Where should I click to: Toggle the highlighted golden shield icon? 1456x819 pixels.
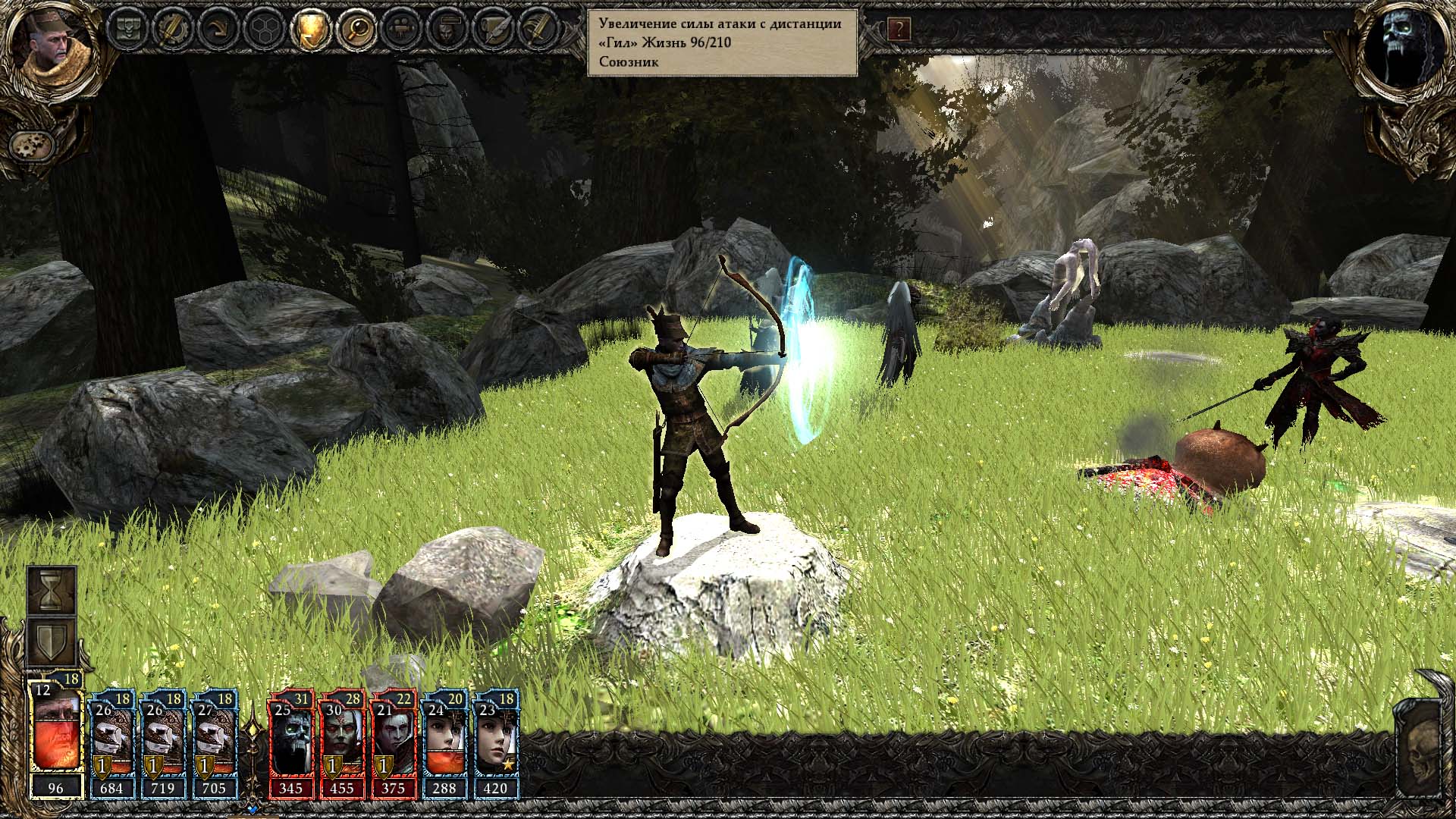pyautogui.click(x=310, y=30)
